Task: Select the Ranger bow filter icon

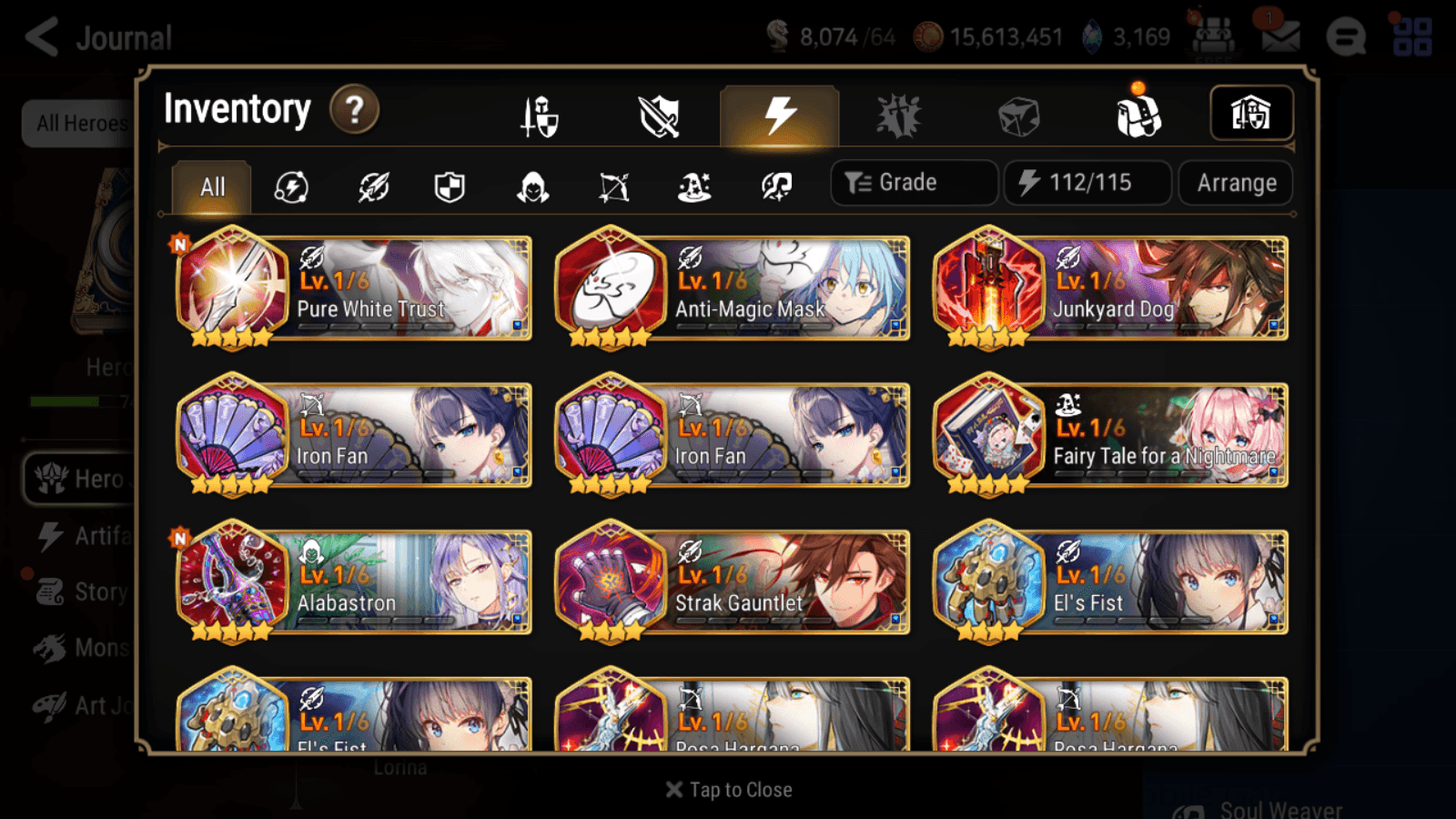Action: pos(614,187)
